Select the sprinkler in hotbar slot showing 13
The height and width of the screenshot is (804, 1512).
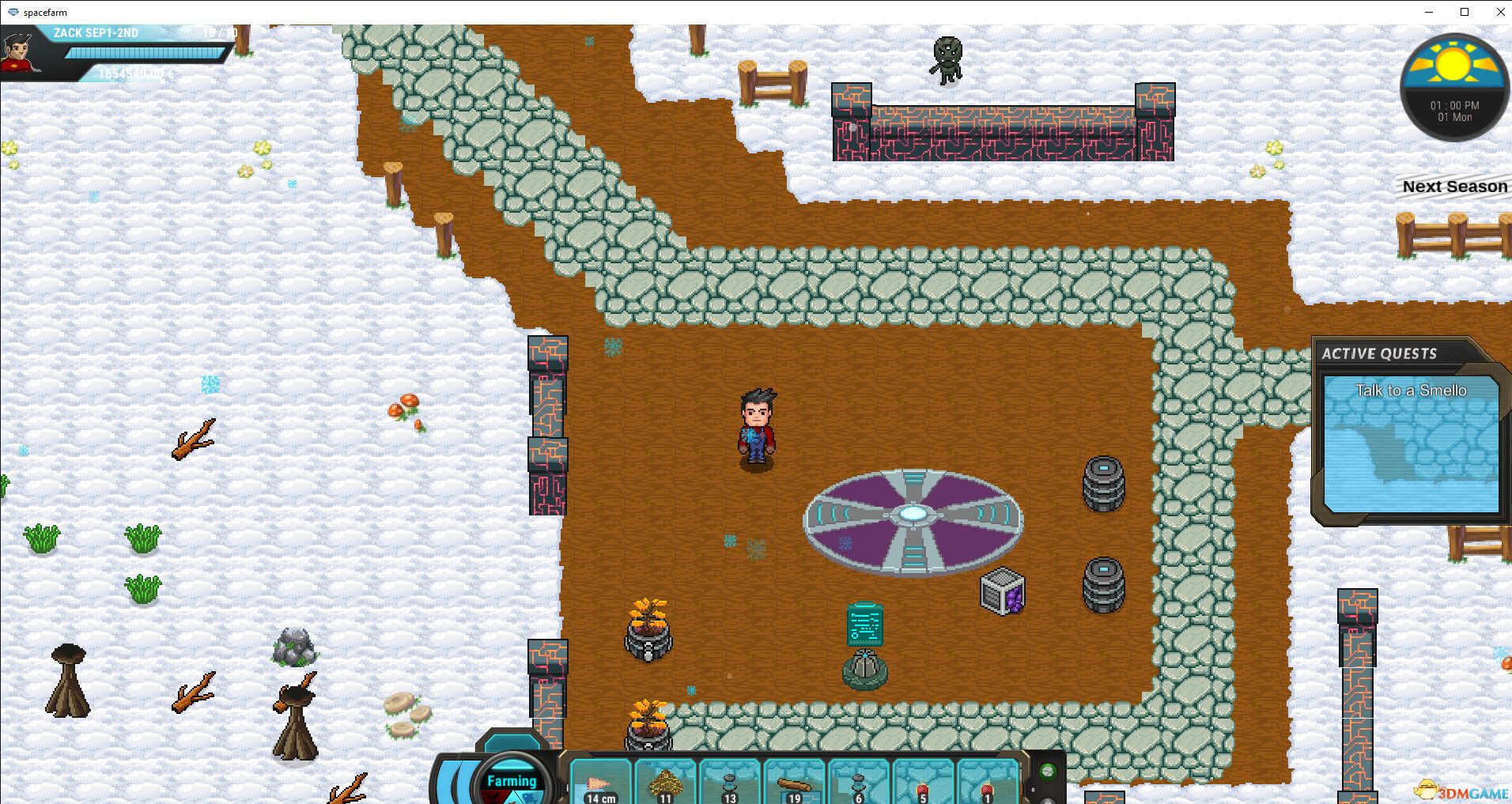click(x=729, y=779)
